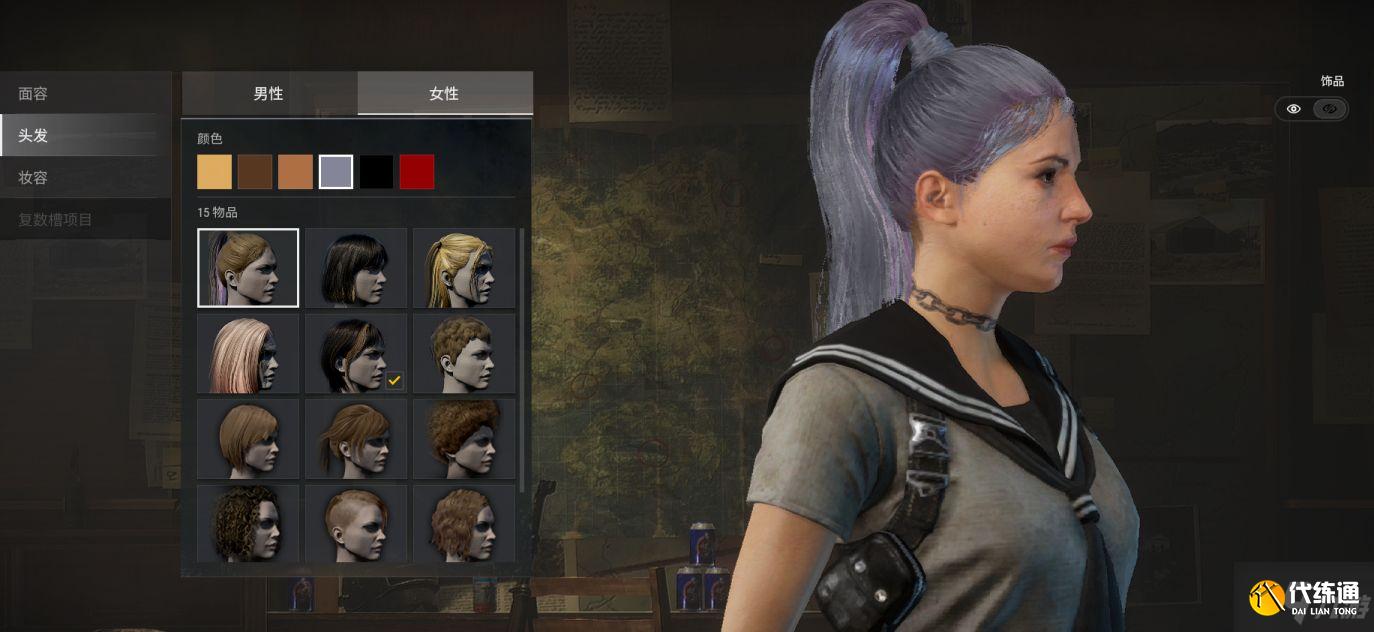This screenshot has height=632, width=1374.
Task: Select the long dark curly hairstyle
Action: tap(248, 523)
